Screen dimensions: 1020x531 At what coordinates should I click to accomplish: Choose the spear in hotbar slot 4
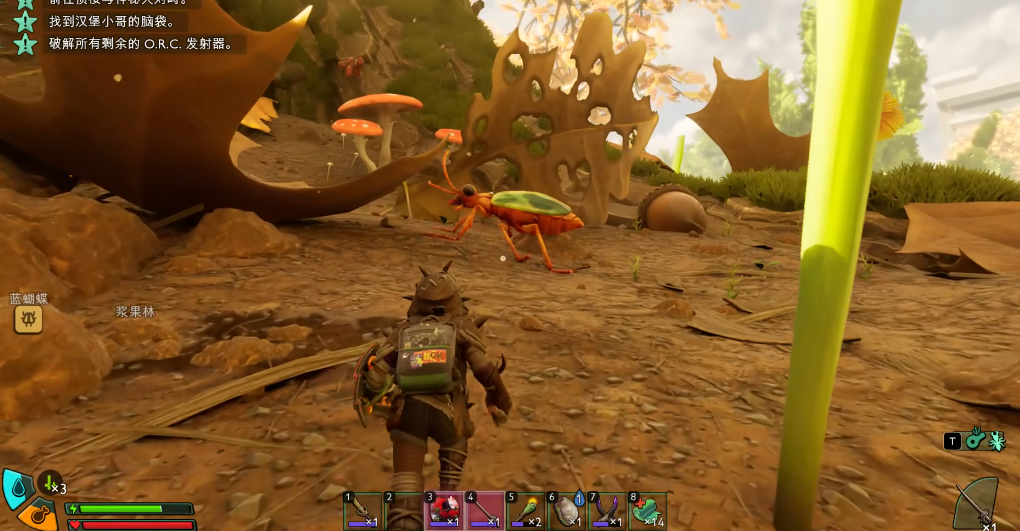[485, 511]
